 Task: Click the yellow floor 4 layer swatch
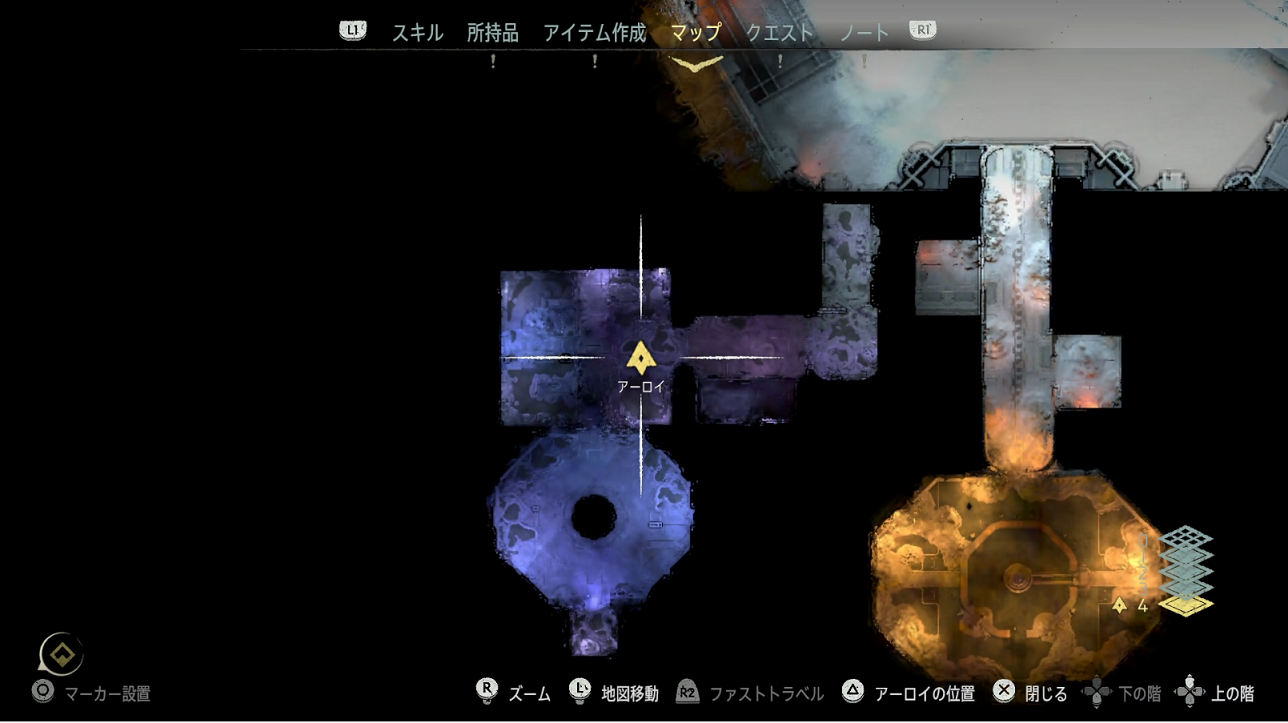click(1188, 604)
